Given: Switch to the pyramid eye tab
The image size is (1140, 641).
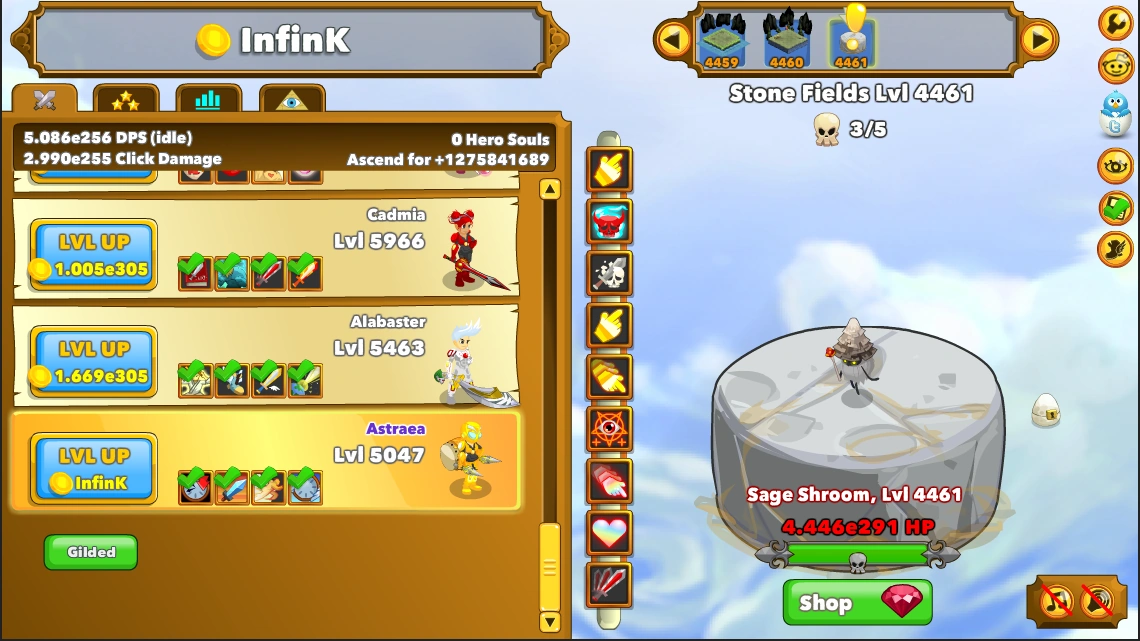Looking at the screenshot, I should pos(291,100).
